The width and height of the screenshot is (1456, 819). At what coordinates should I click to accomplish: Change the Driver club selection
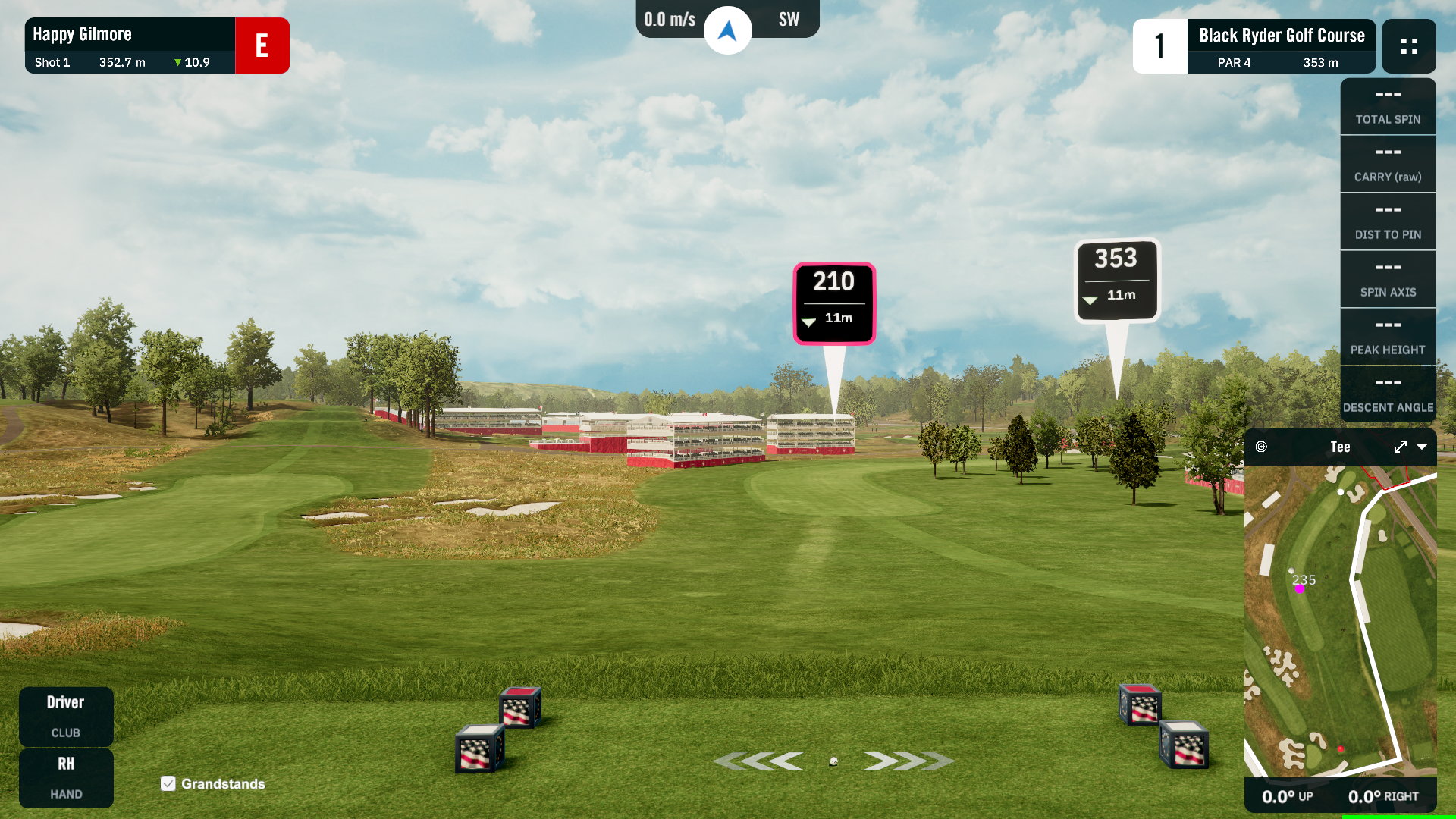[66, 716]
